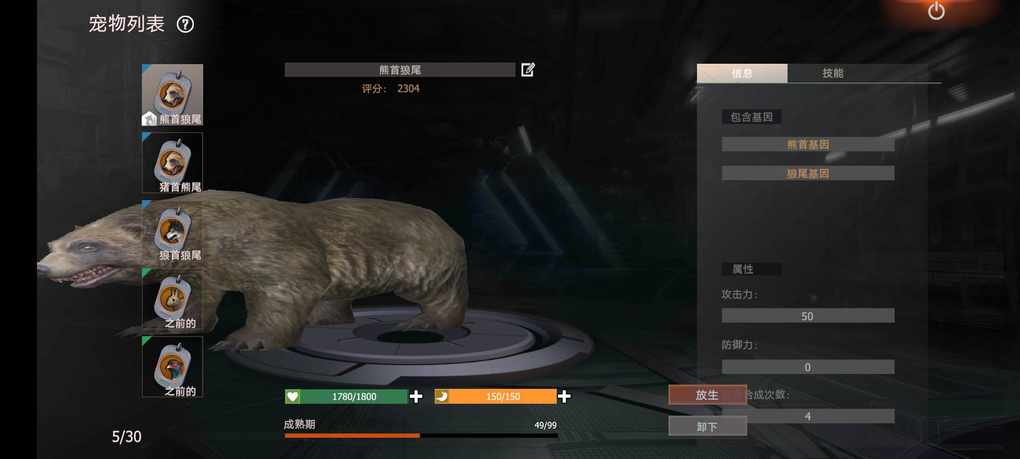Release the pet with 放生
1020x459 pixels.
tap(707, 395)
